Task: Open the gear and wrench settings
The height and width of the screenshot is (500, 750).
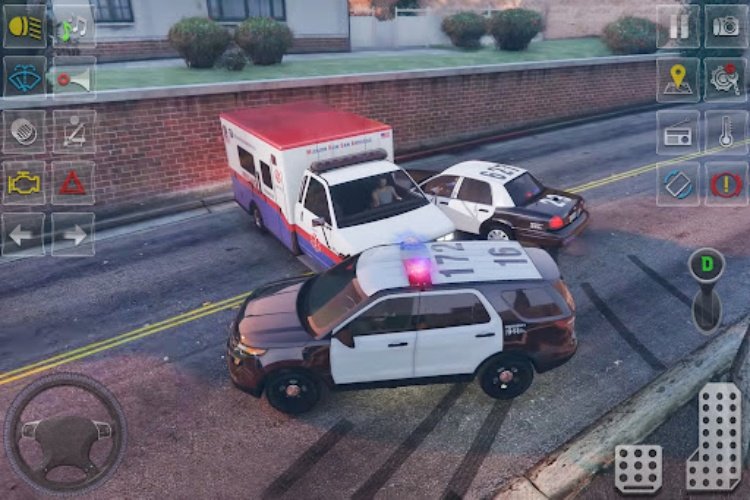Action: pyautogui.click(x=726, y=79)
